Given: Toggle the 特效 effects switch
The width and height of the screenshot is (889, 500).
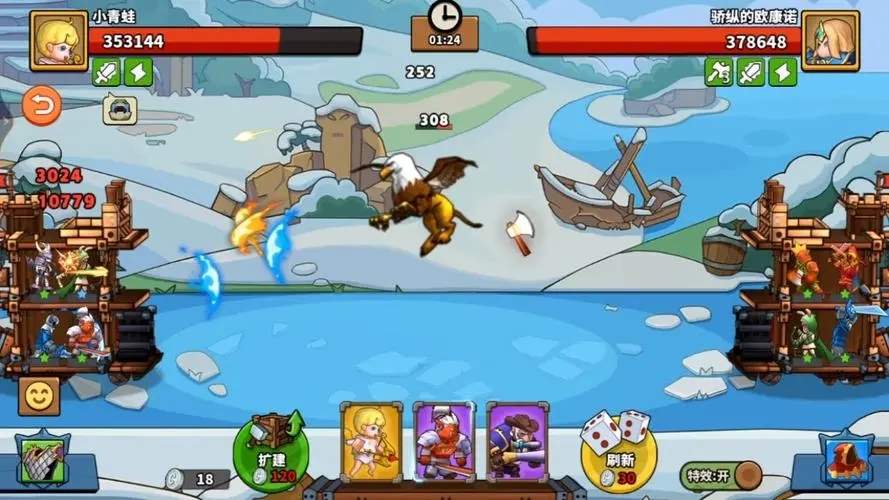Looking at the screenshot, I should click(x=718, y=474).
